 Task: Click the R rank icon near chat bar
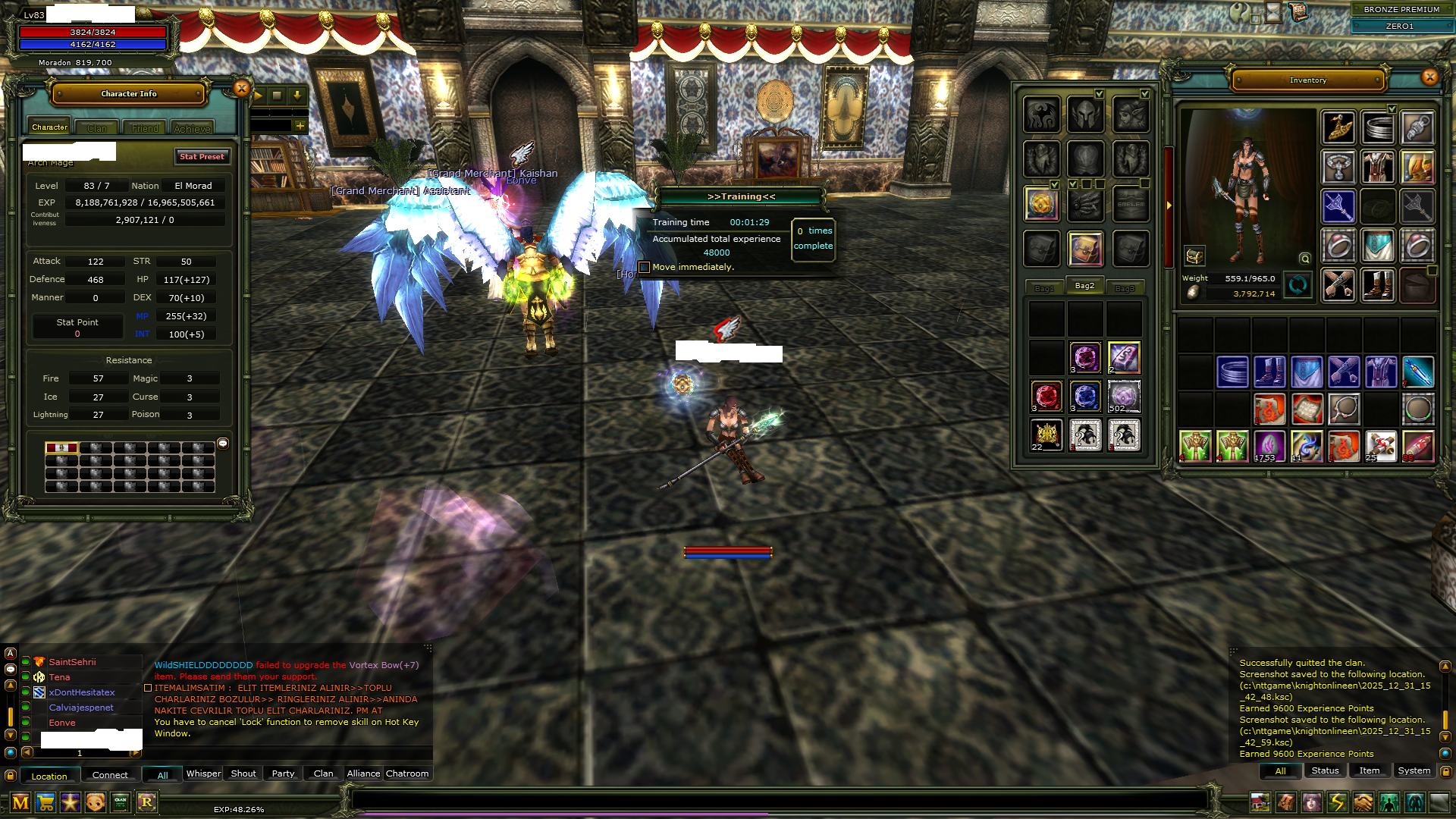tap(146, 802)
